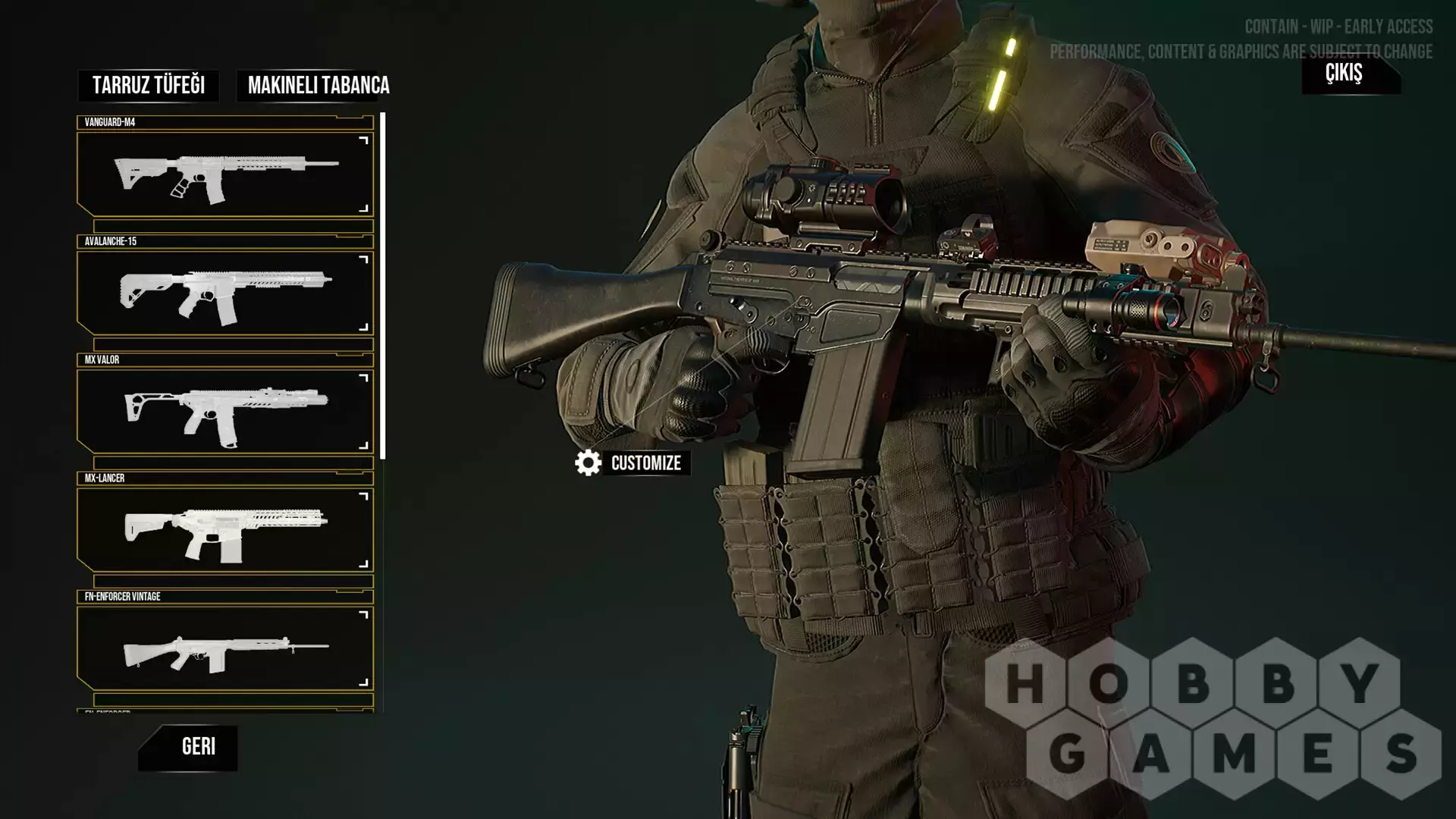Select the FN-Enforcer Vintage rifle
This screenshot has height=819, width=1456.
coord(225,648)
